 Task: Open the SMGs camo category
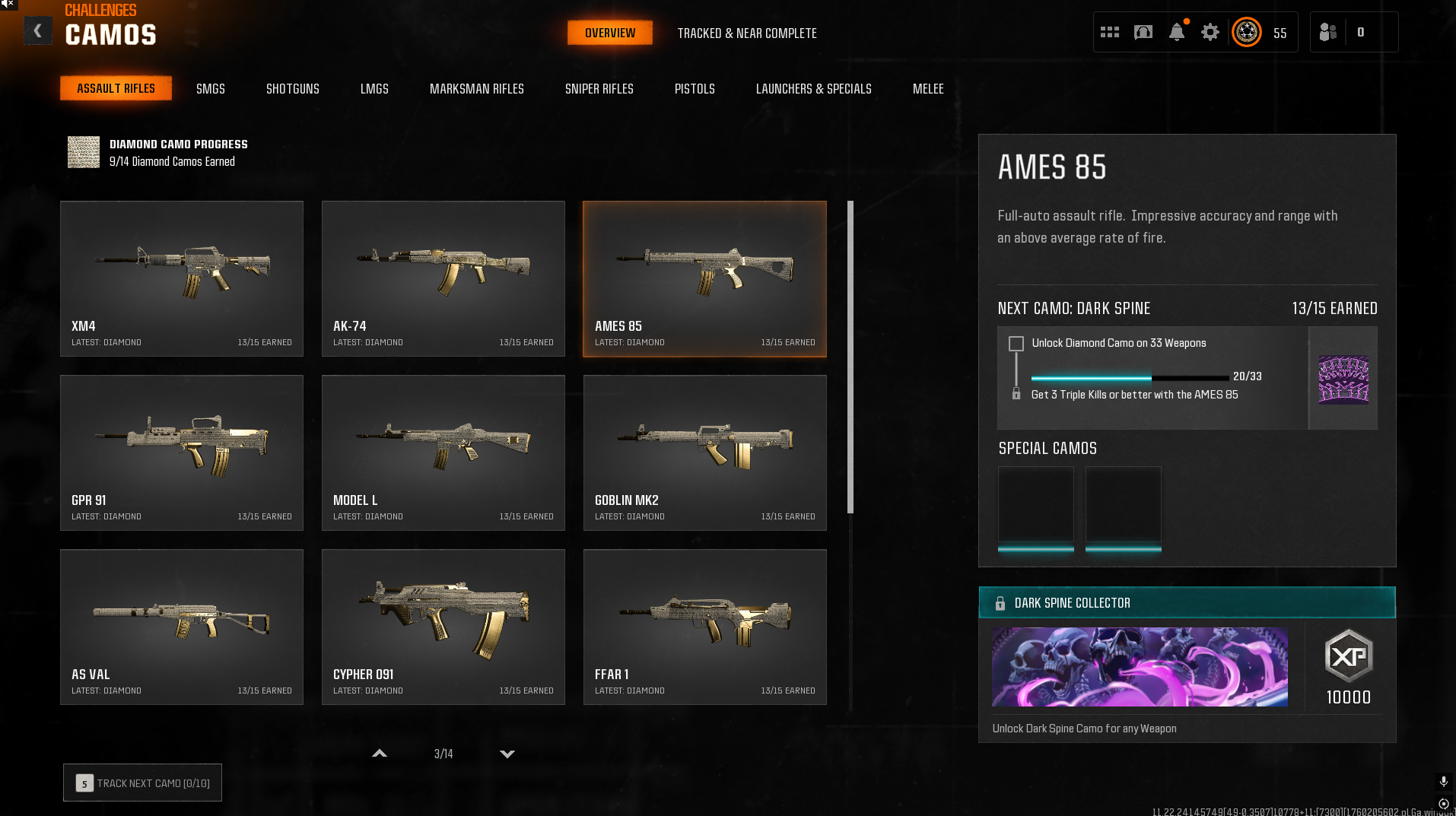pos(210,89)
